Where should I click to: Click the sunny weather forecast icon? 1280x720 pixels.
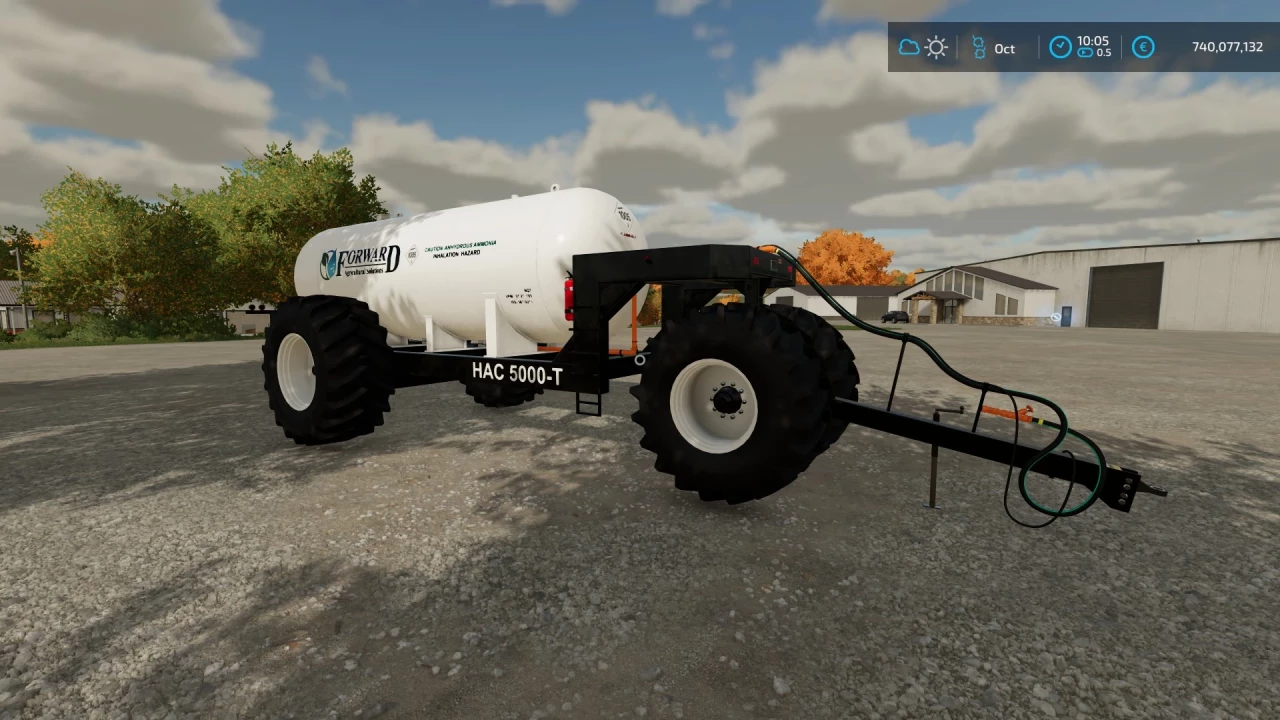pyautogui.click(x=936, y=47)
